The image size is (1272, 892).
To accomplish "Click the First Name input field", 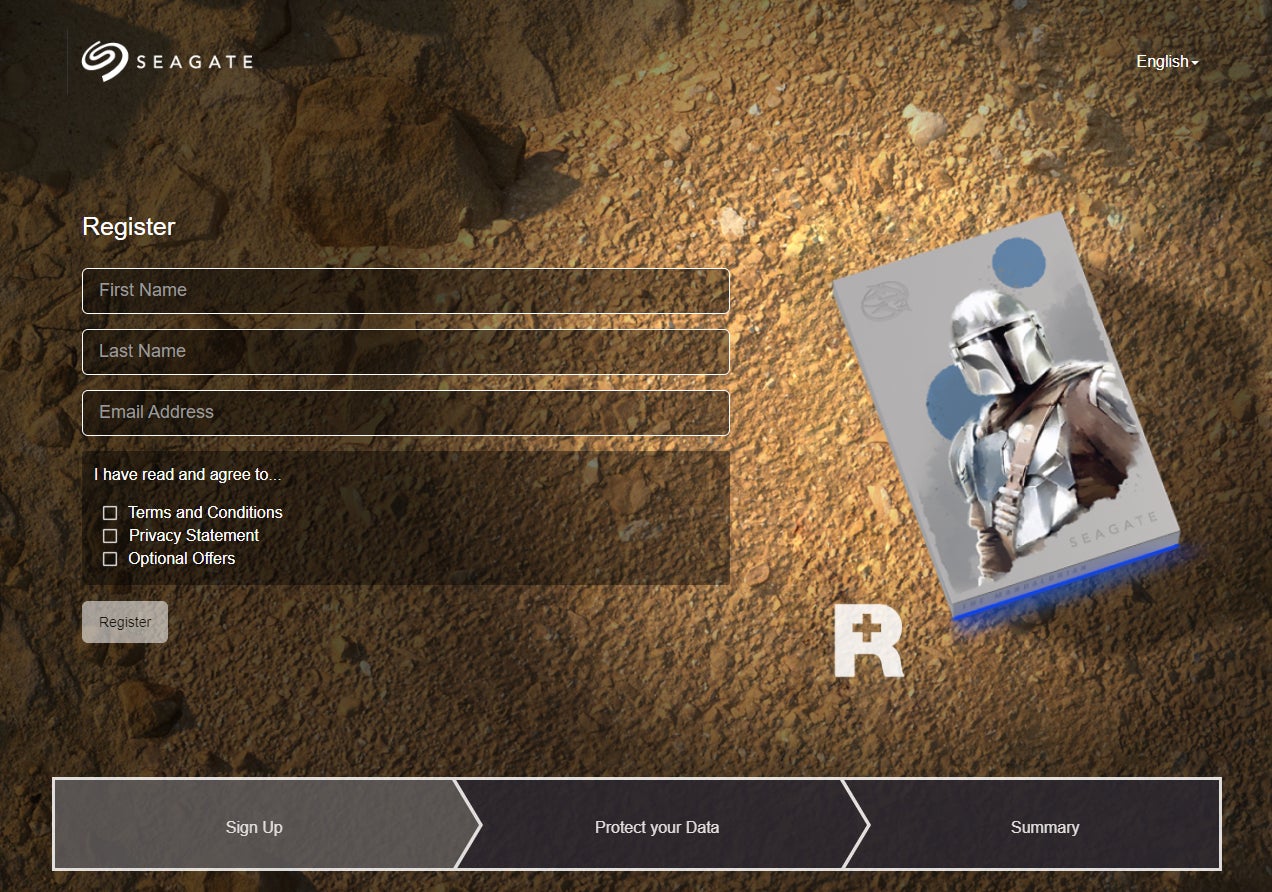I will coord(405,291).
